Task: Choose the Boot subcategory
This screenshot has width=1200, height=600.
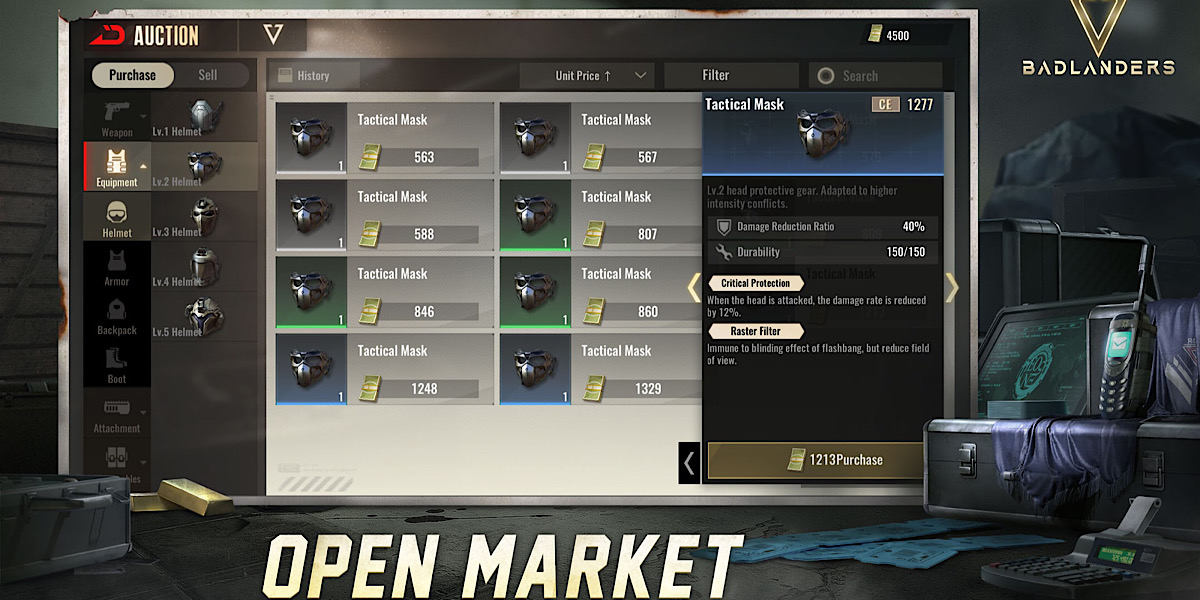Action: (117, 365)
